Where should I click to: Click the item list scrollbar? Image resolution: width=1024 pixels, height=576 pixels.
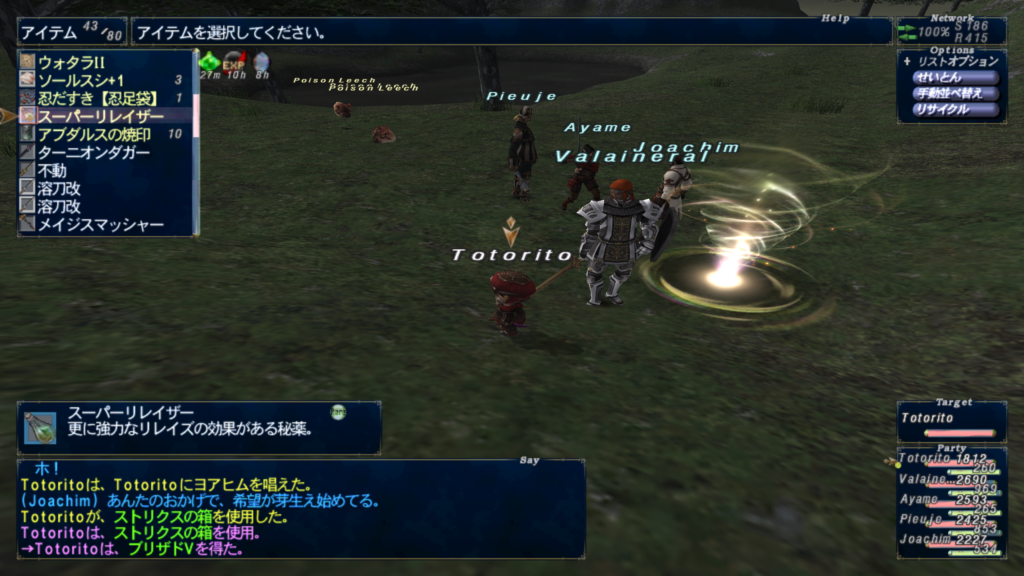[197, 140]
